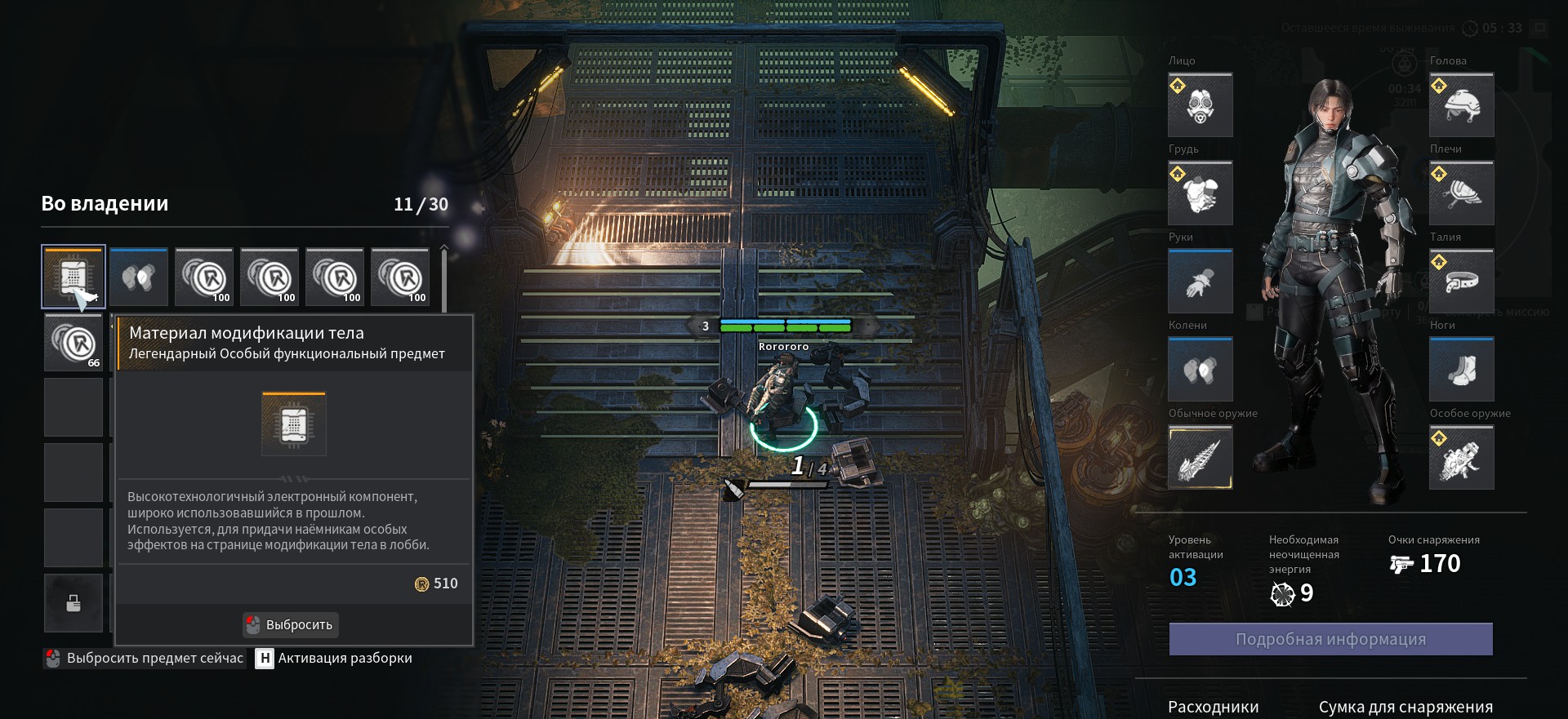This screenshot has height=719, width=1568.
Task: Select the Материал модификации тела inventory slot
Action: (73, 277)
